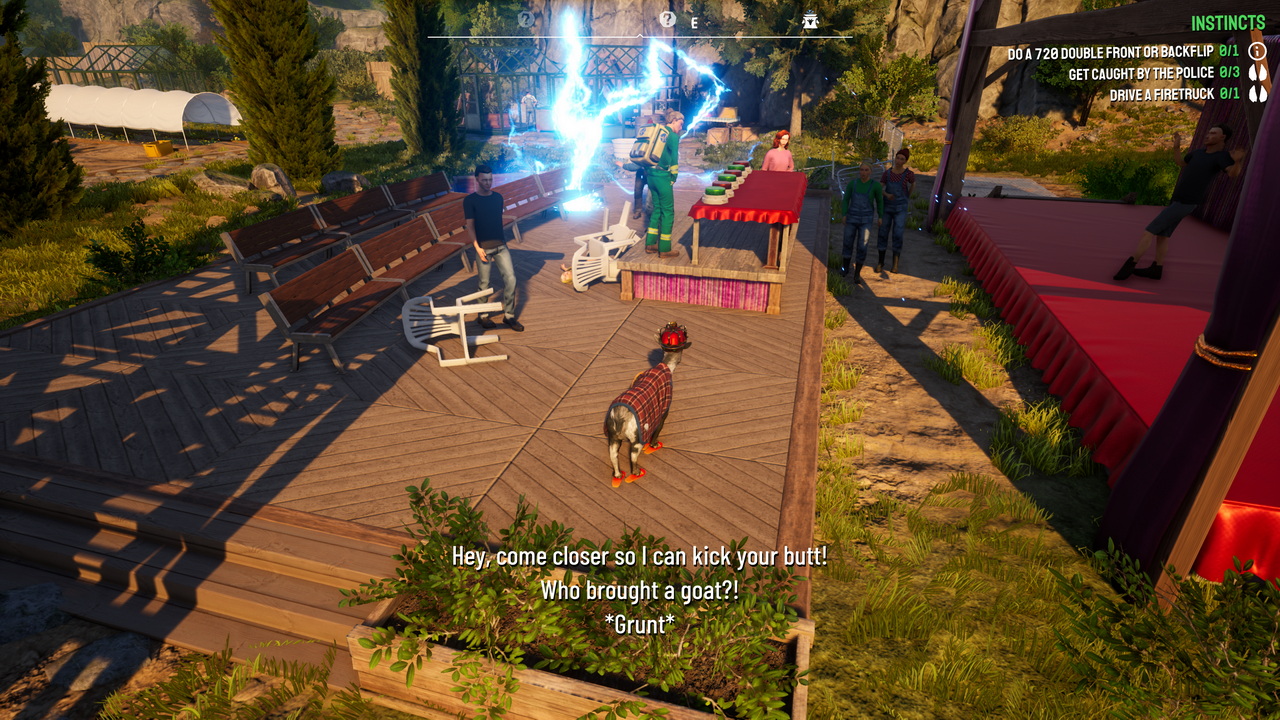Select the goat tower marker on the compass
The image size is (1280, 720).
coord(810,20)
